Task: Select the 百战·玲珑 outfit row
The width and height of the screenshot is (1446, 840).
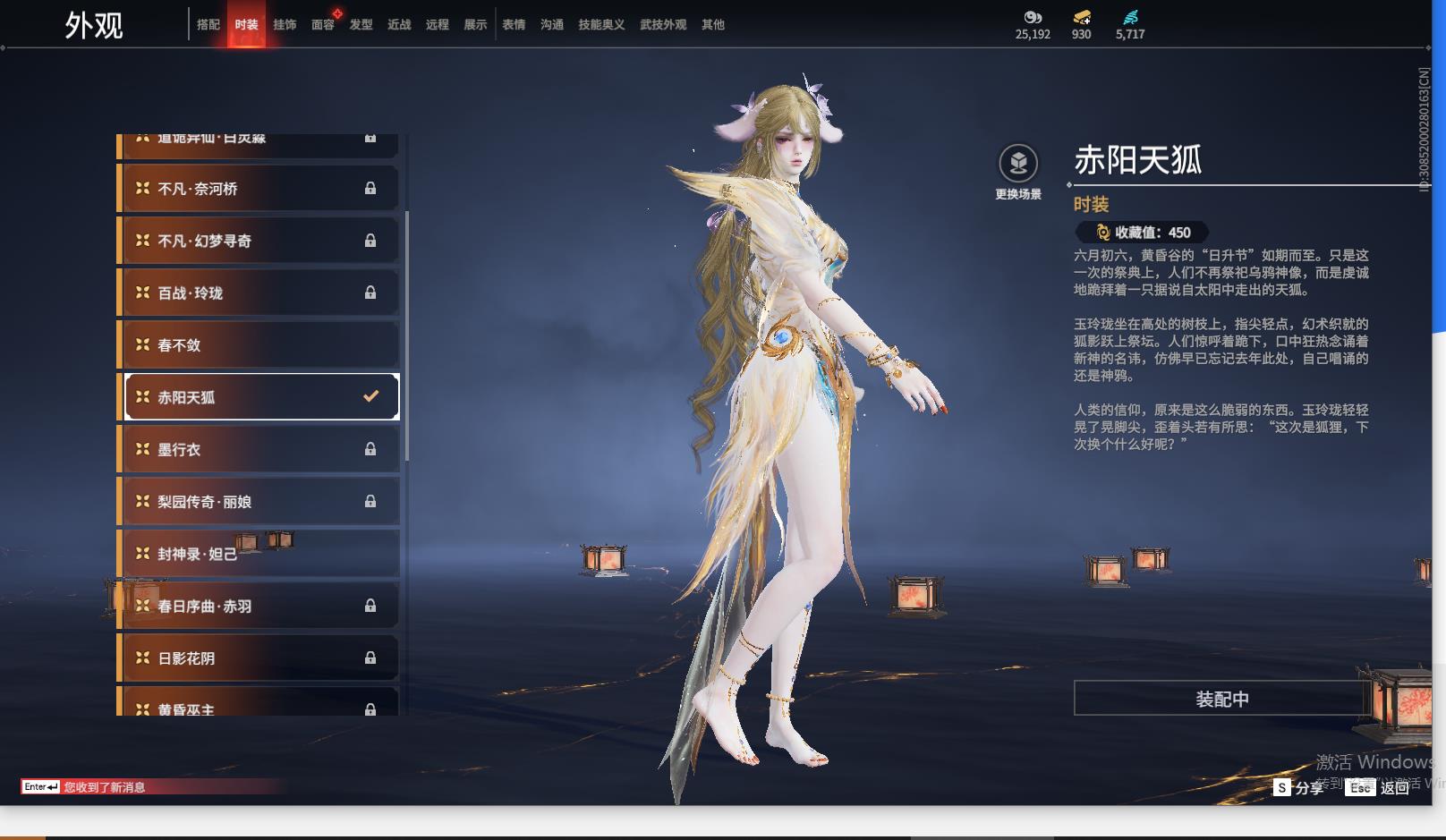Action: point(259,293)
